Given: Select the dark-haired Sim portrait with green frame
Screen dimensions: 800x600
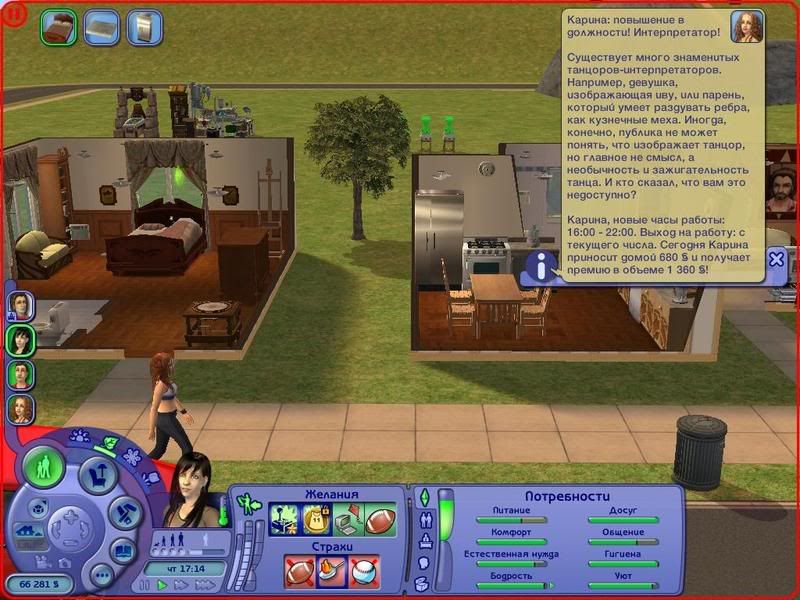Looking at the screenshot, I should coord(21,340).
